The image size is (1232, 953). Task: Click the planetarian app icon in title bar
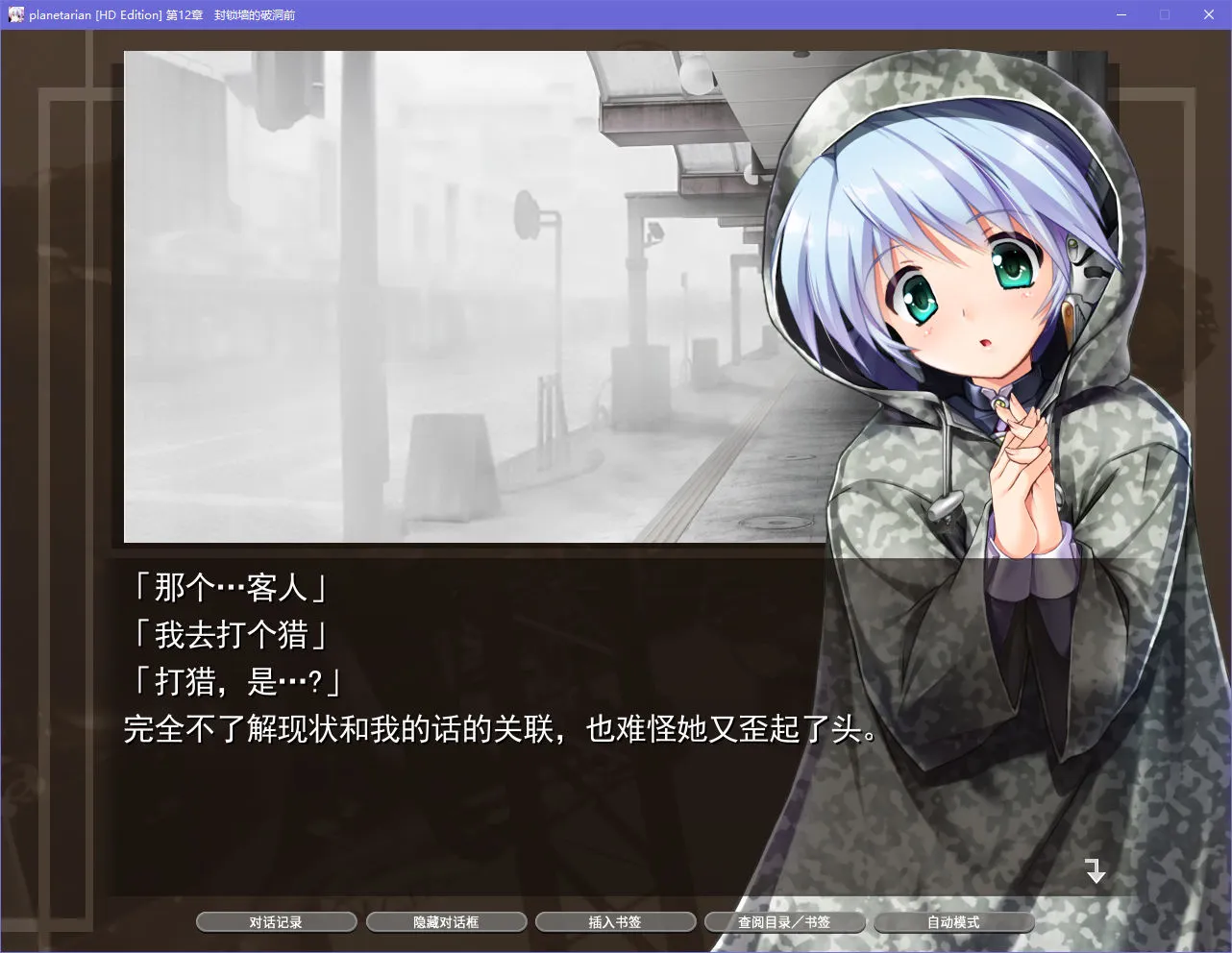pos(14,14)
